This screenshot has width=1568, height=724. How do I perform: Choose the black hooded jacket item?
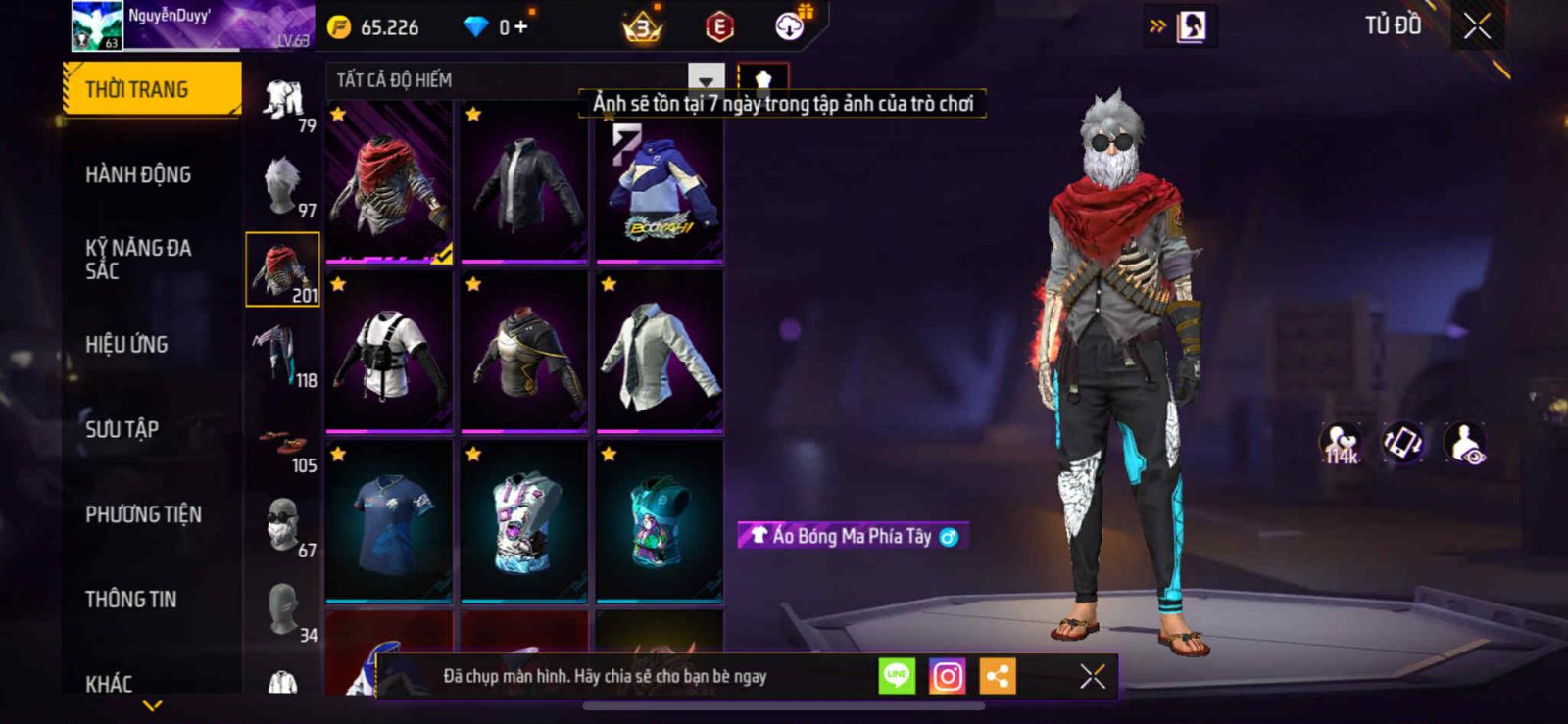(x=524, y=183)
